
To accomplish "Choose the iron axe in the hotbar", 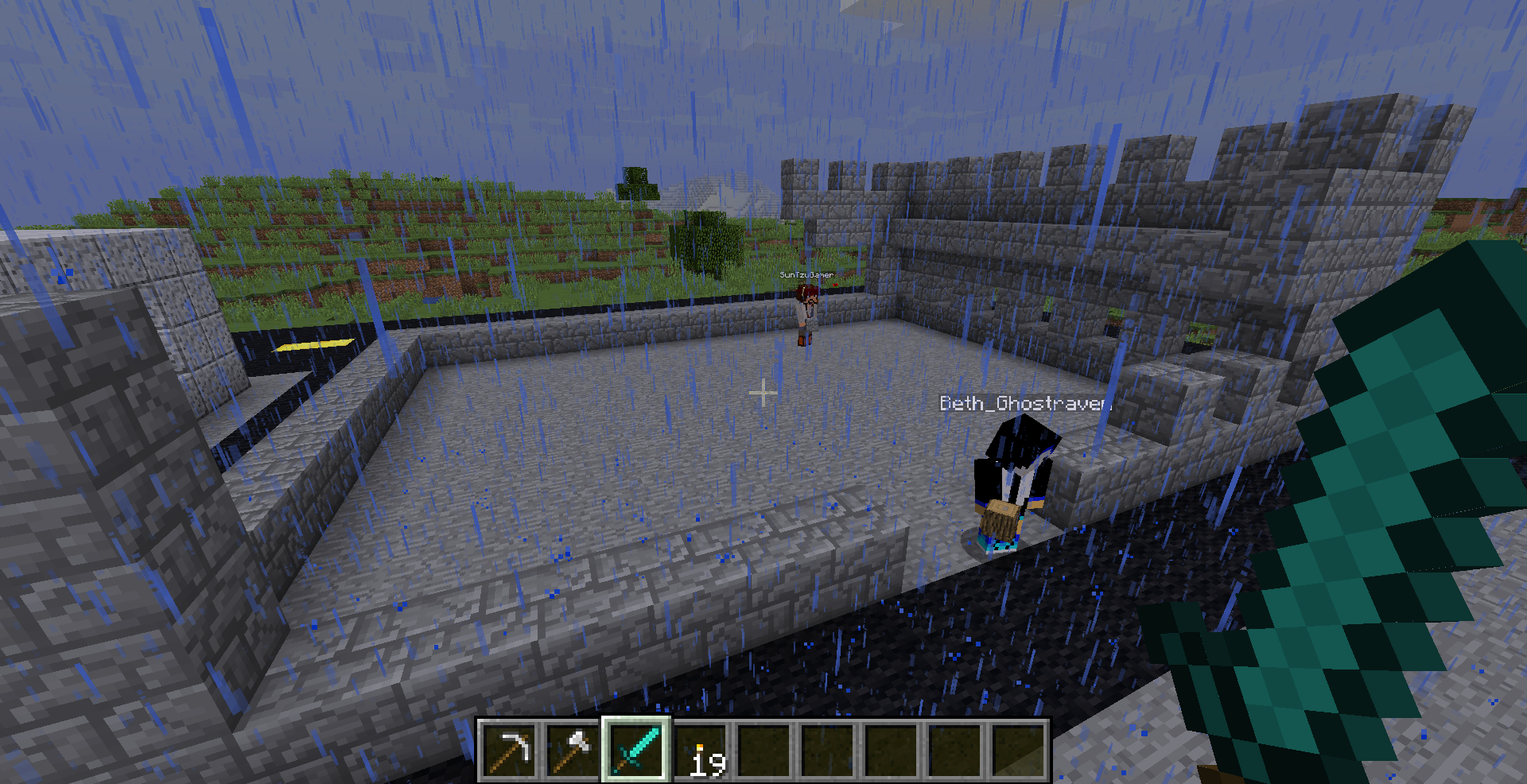I will click(573, 750).
